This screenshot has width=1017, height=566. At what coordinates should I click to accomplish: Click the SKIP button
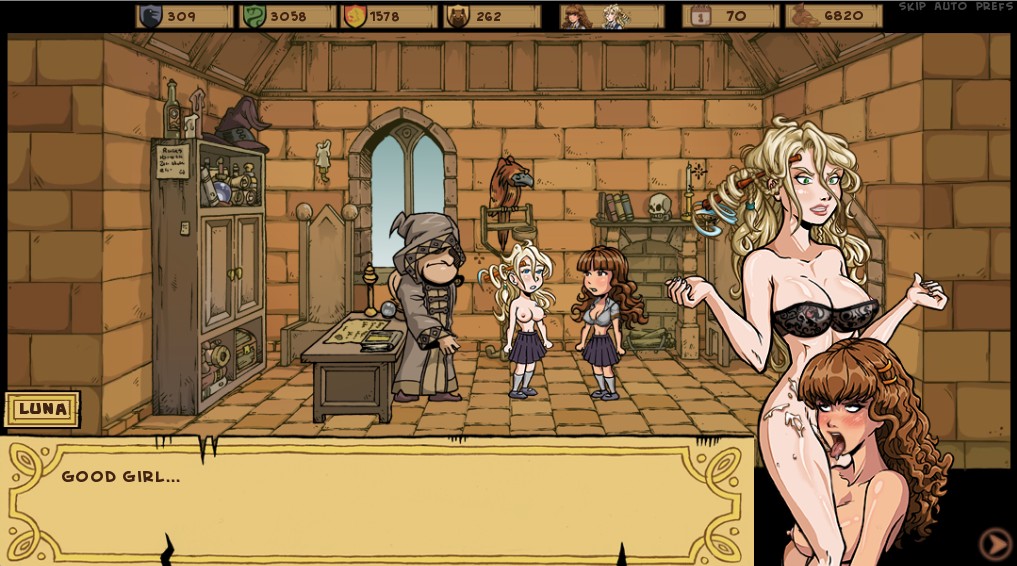tap(911, 7)
